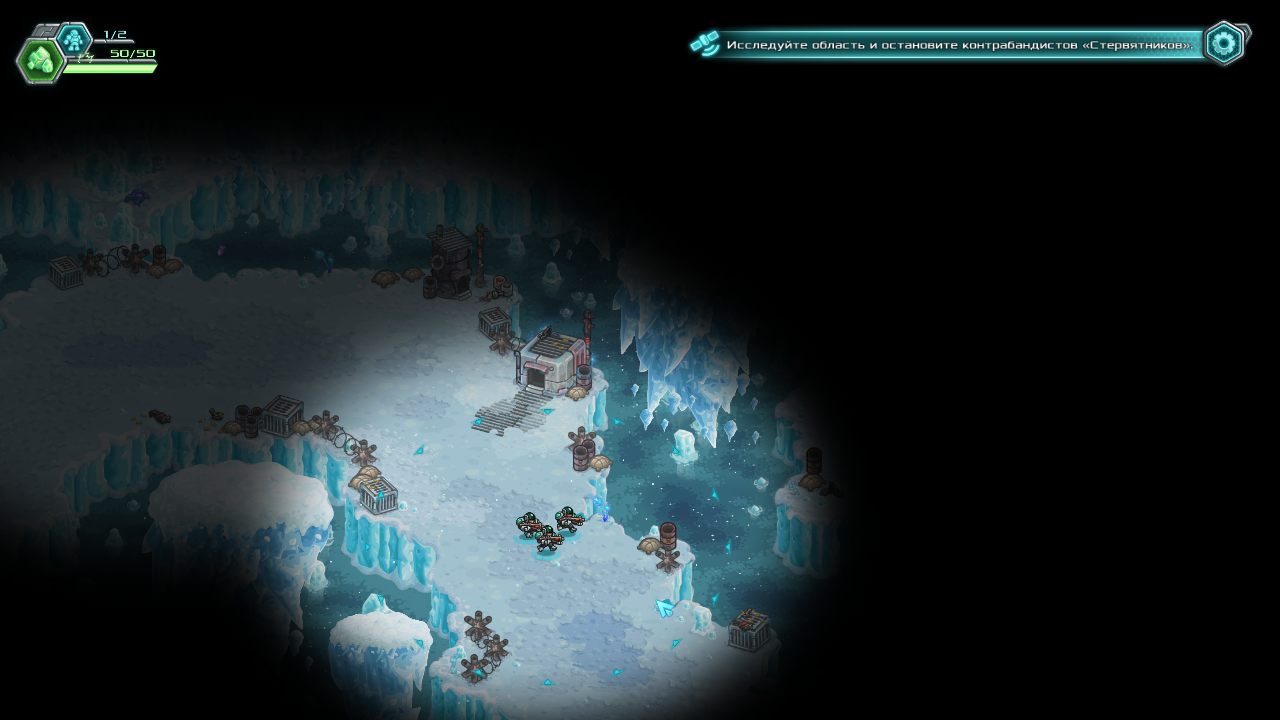Click the satellite icon on objective bar
The width and height of the screenshot is (1280, 720).
point(705,44)
